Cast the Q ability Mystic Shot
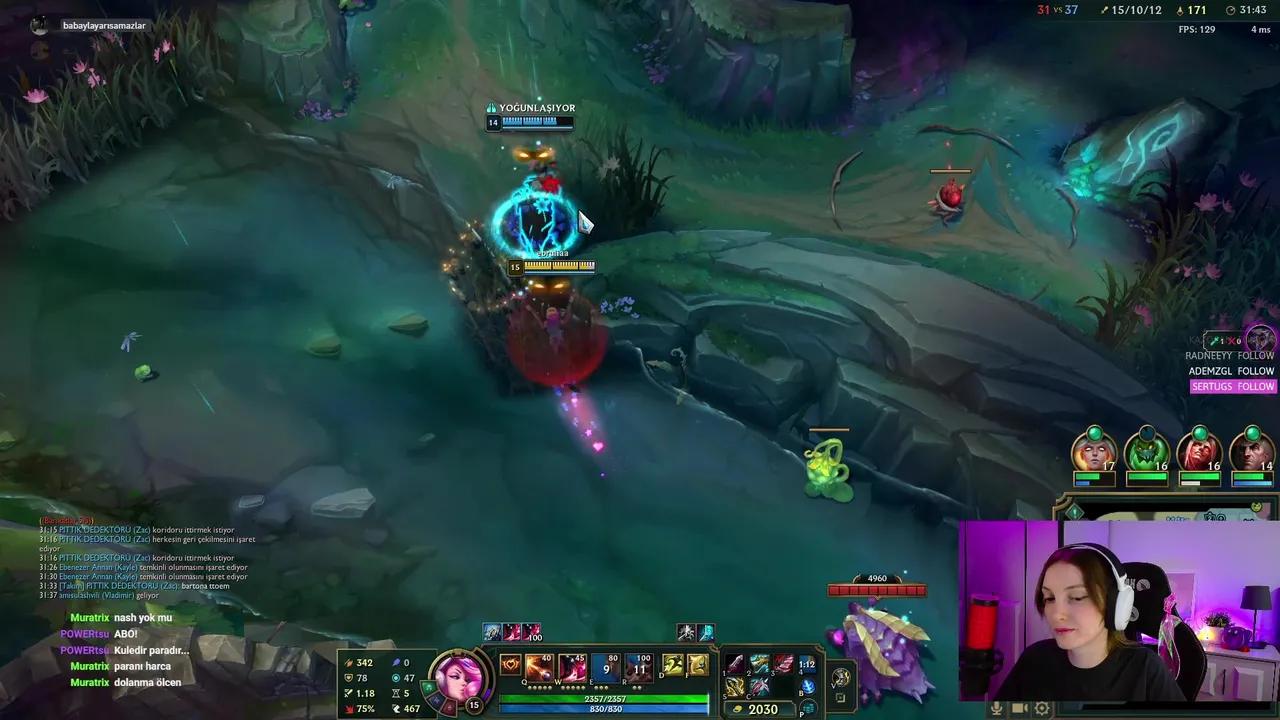The image size is (1280, 720). pos(539,668)
